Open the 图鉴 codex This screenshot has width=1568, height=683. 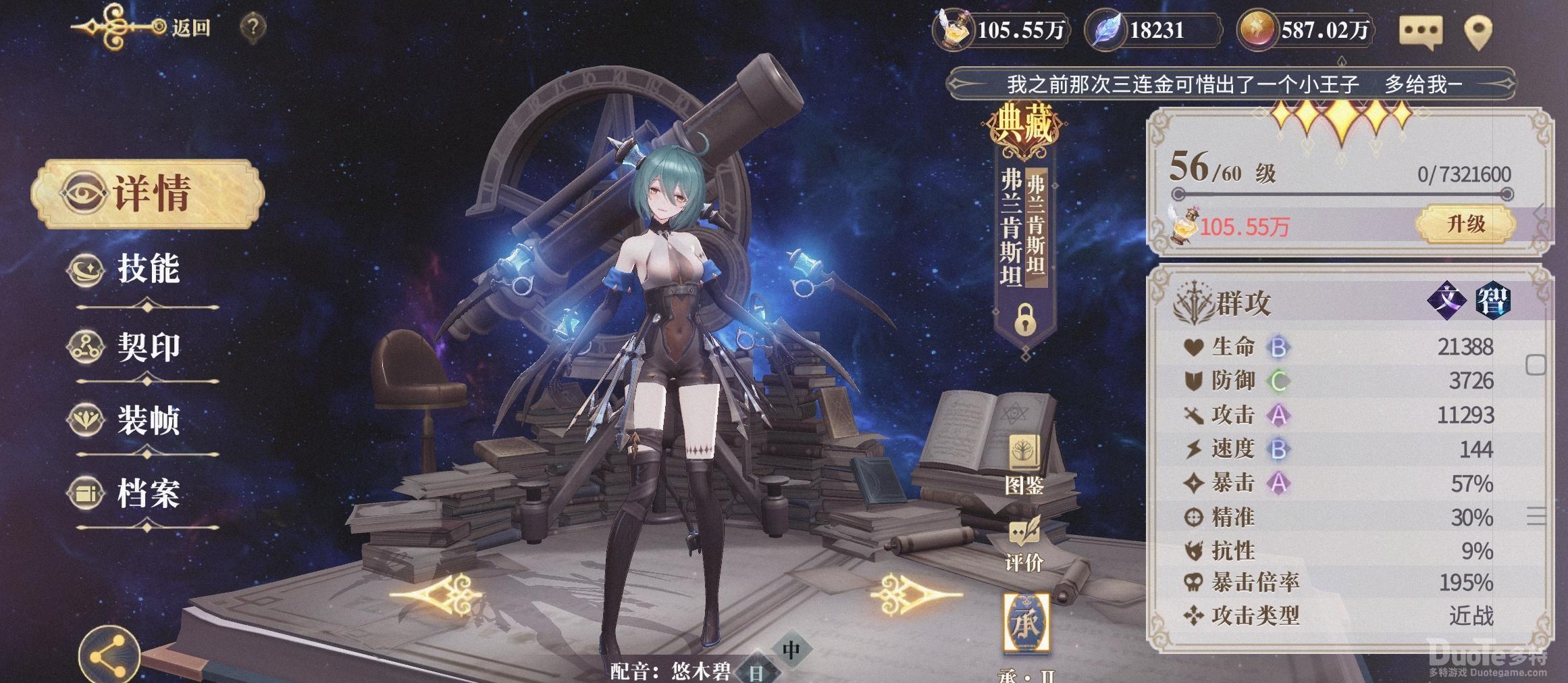click(x=1024, y=466)
